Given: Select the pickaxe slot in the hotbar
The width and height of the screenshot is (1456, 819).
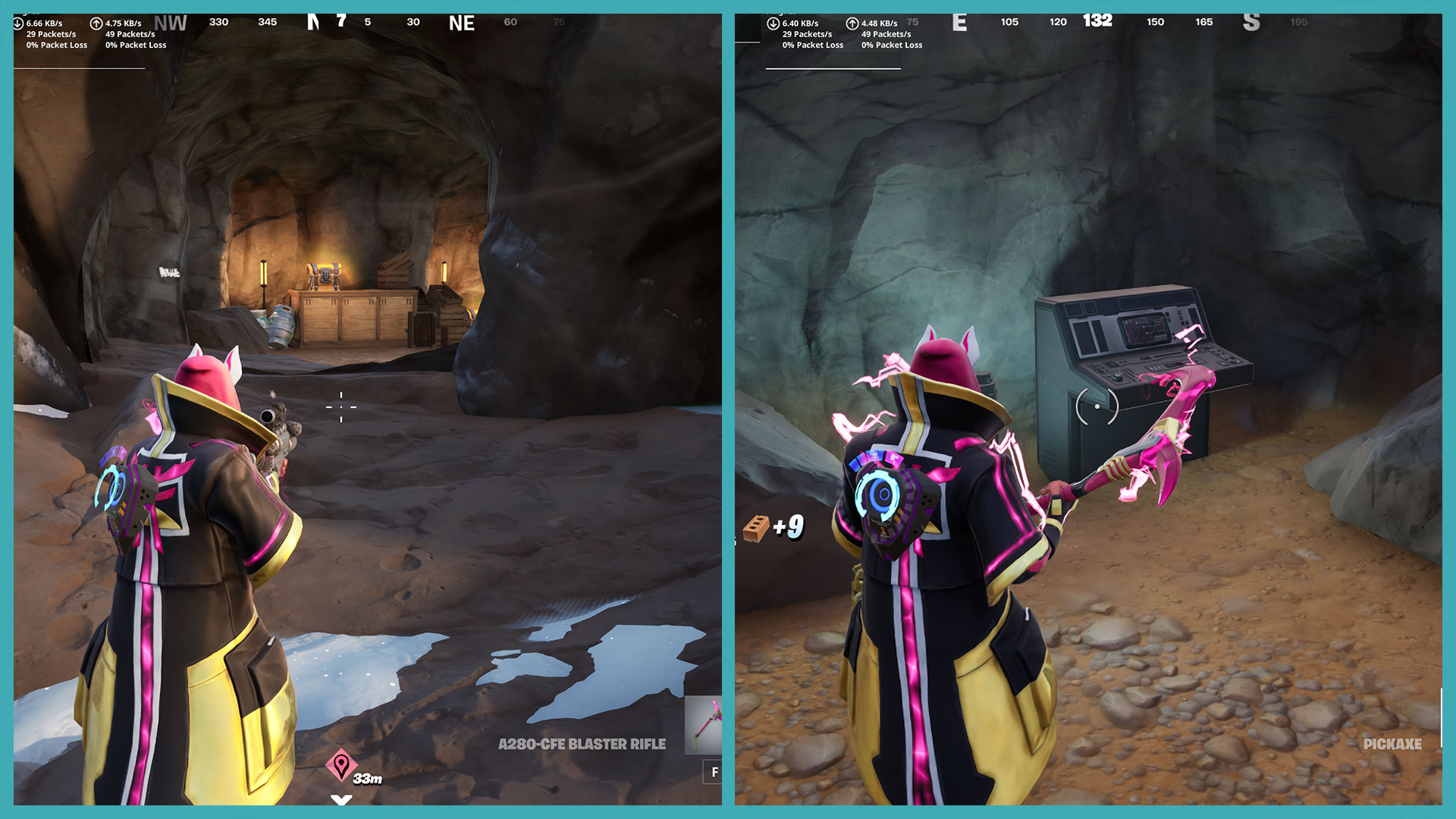Looking at the screenshot, I should click(x=704, y=725).
